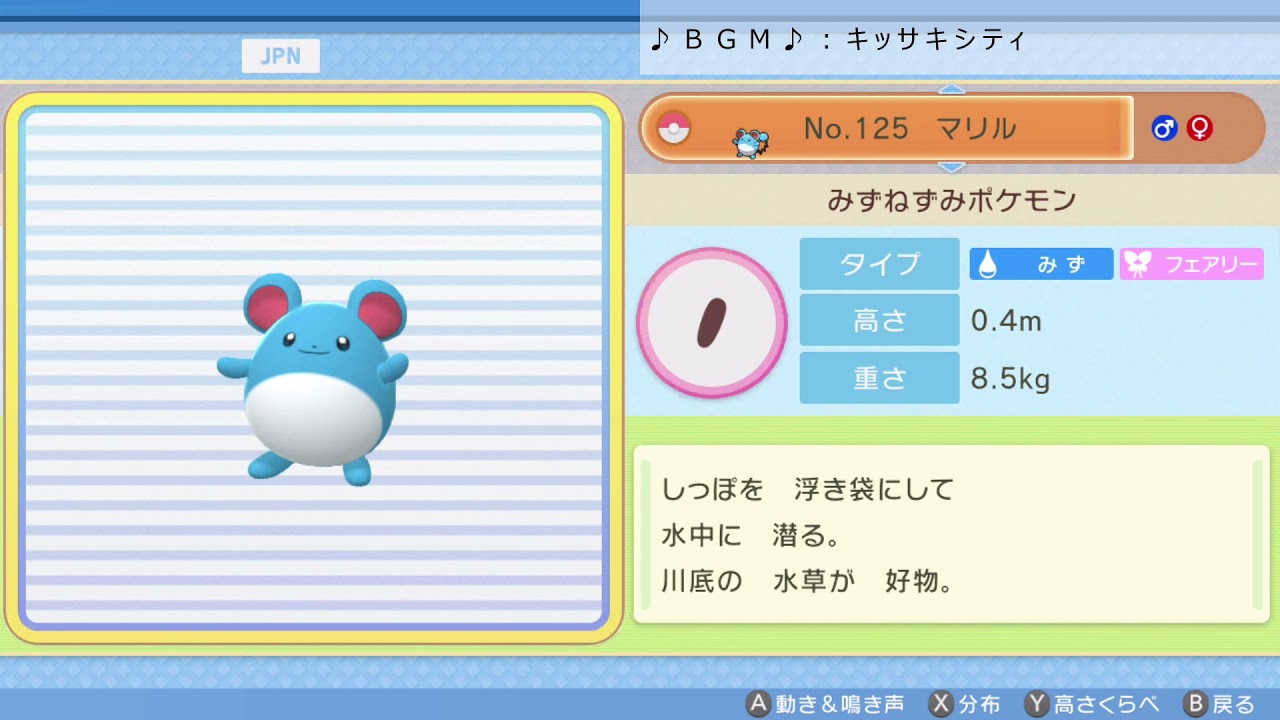Click the female gender symbol
The width and height of the screenshot is (1280, 720).
[x=1198, y=128]
